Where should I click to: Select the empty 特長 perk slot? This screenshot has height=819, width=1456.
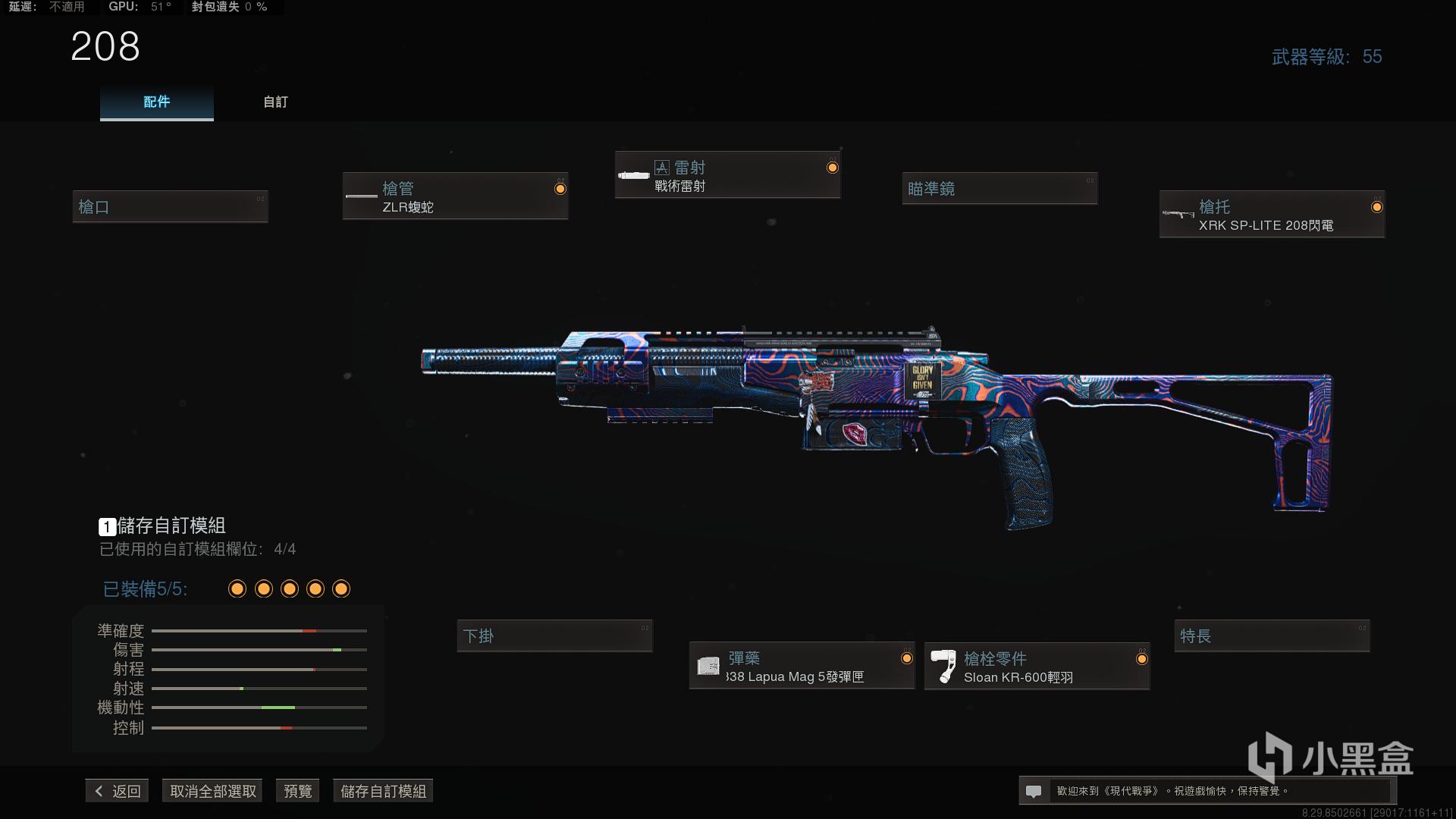1272,635
